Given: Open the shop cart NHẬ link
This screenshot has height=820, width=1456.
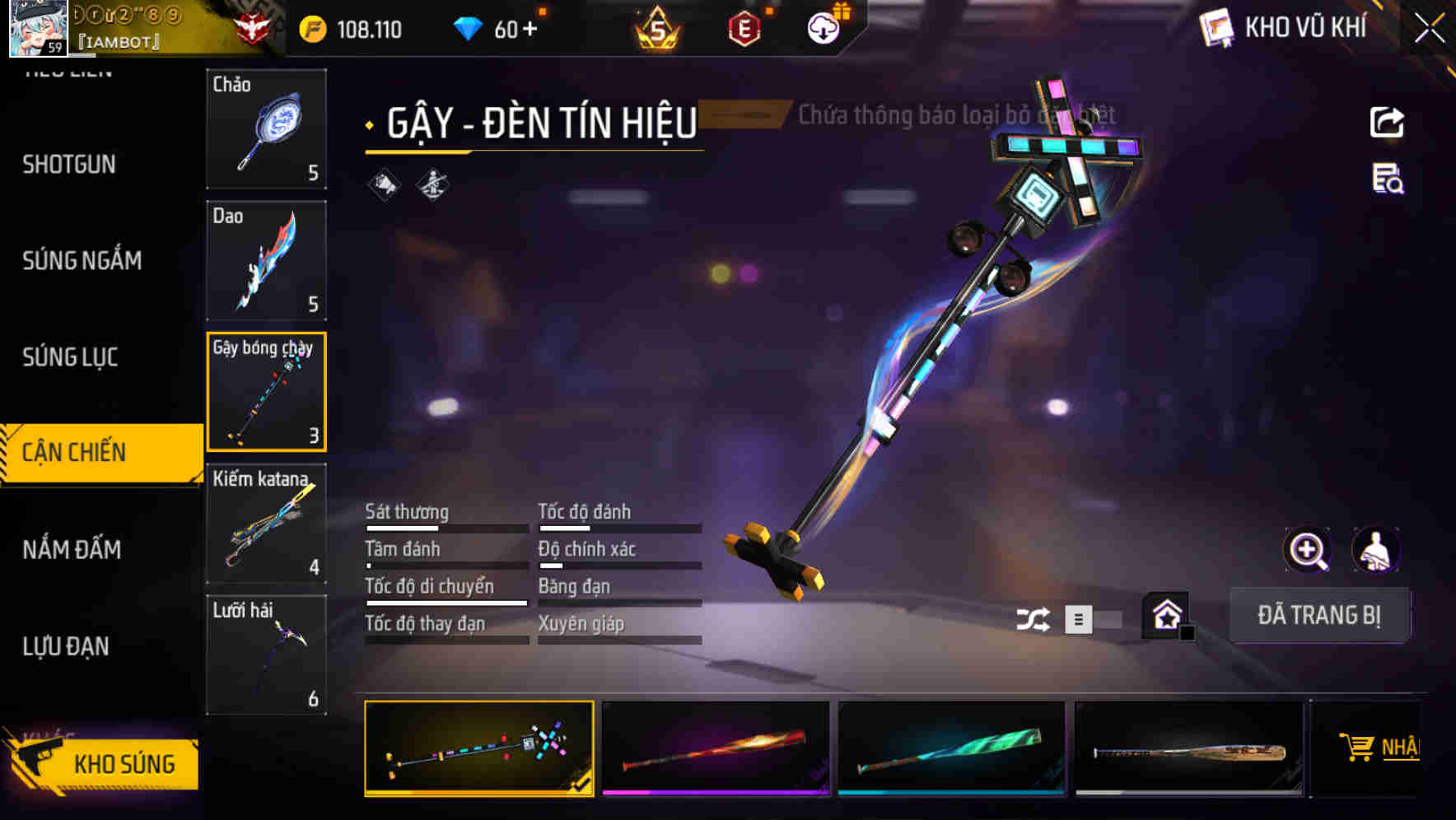Looking at the screenshot, I should click(1379, 748).
